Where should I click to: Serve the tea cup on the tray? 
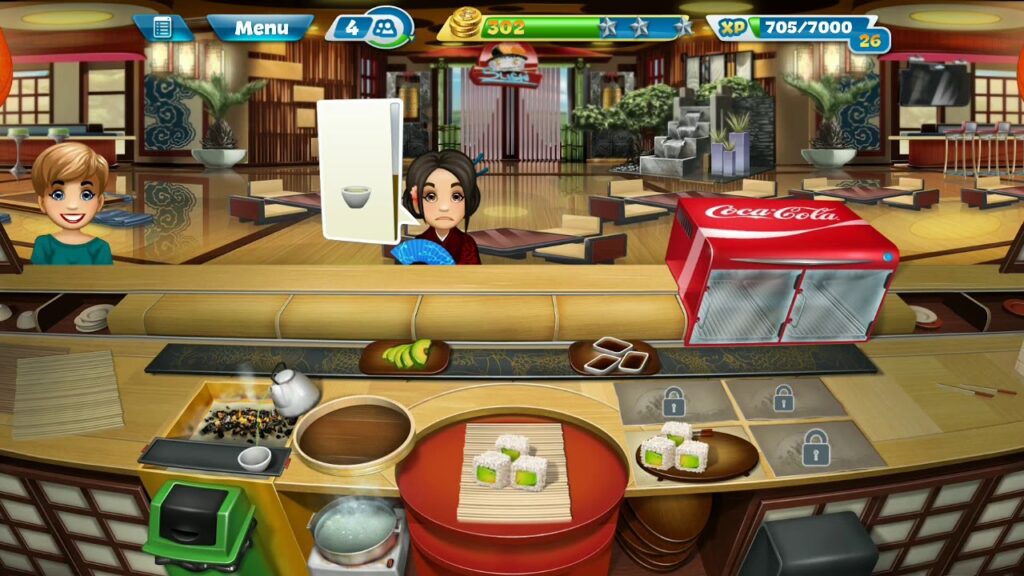pos(254,458)
